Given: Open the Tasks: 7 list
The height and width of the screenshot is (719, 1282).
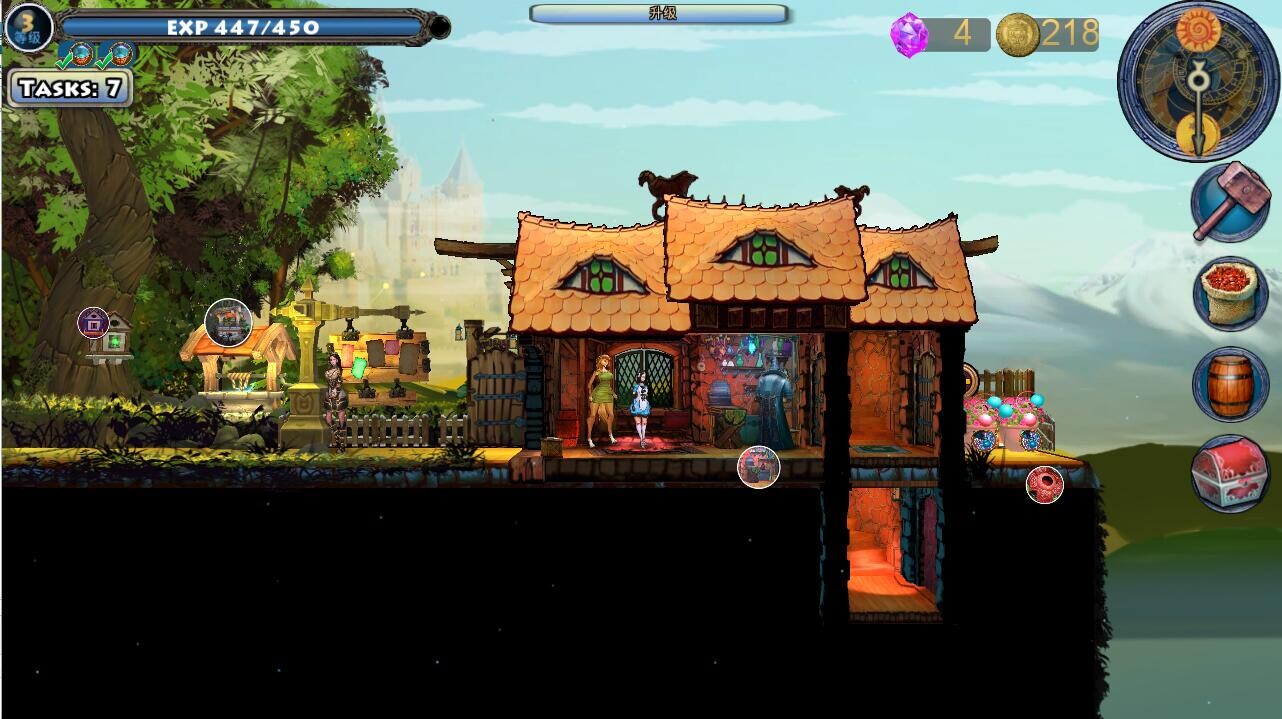Looking at the screenshot, I should [69, 88].
